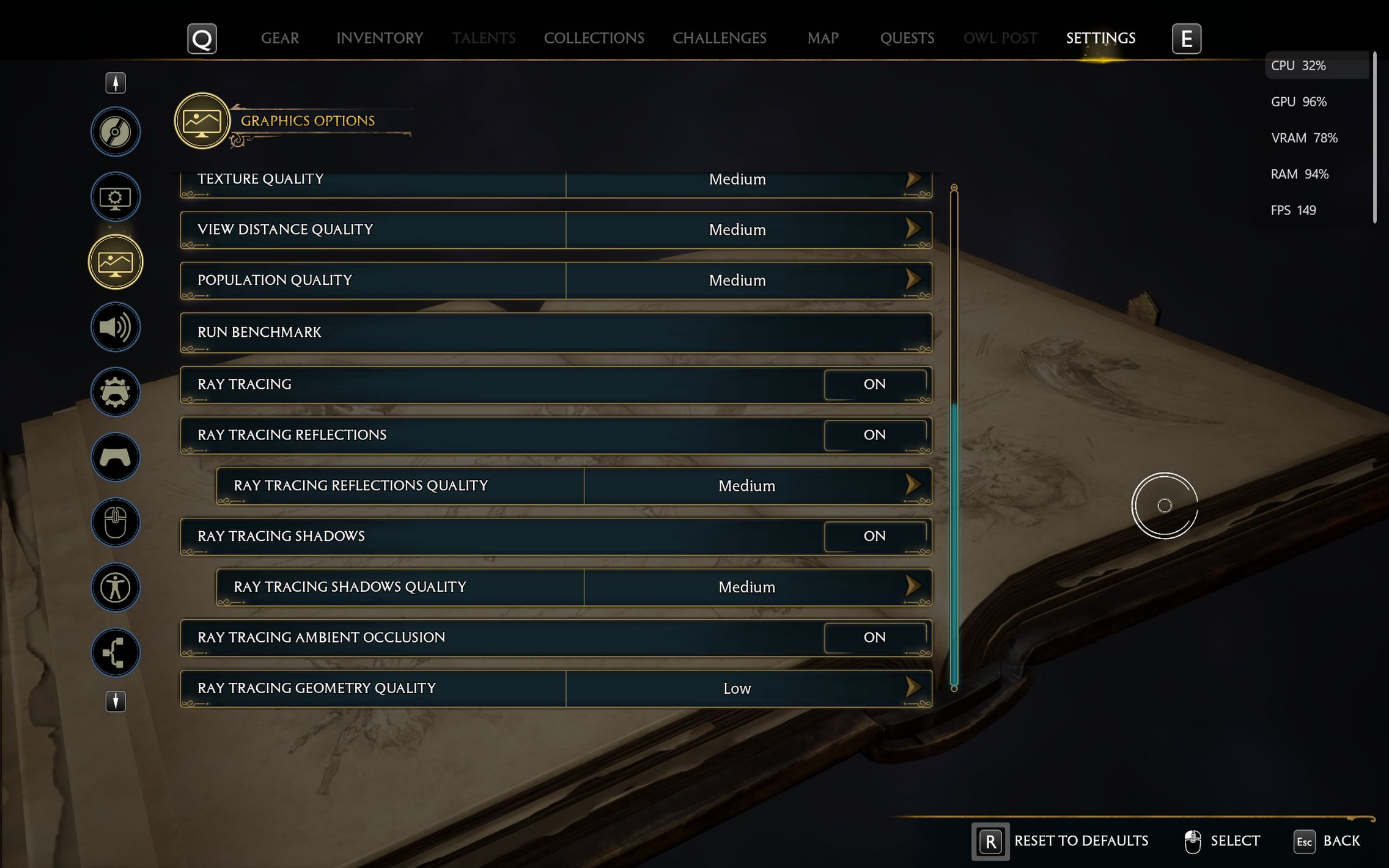The height and width of the screenshot is (868, 1389).
Task: Advance View Distance Quality with right arrow
Action: [913, 229]
